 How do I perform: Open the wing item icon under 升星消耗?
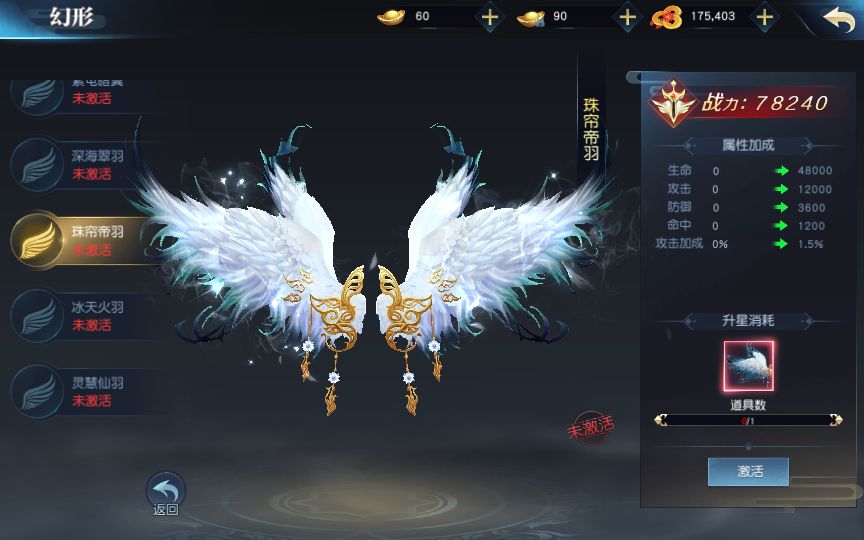748,366
